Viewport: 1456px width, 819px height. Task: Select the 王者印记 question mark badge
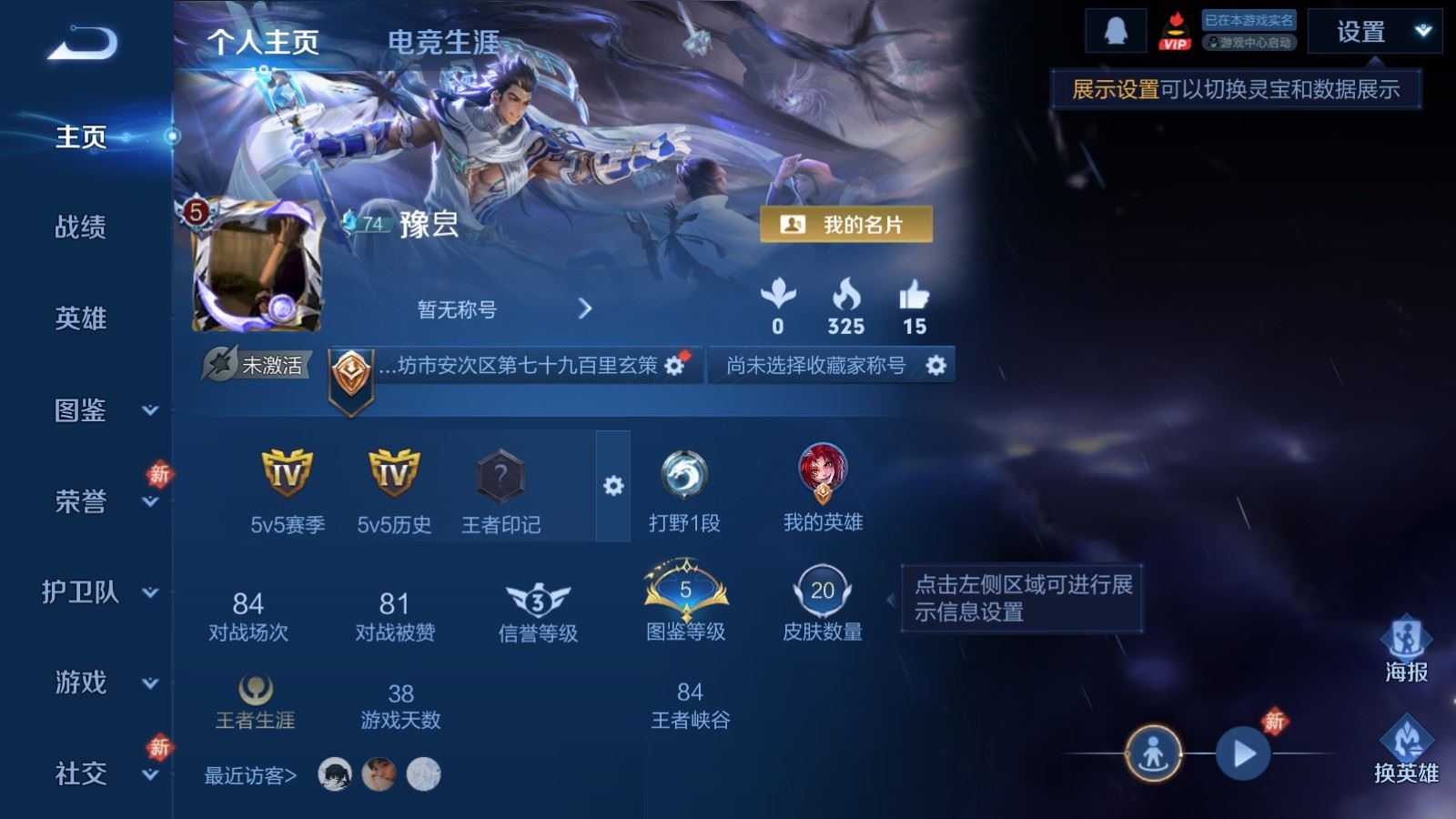[x=499, y=476]
